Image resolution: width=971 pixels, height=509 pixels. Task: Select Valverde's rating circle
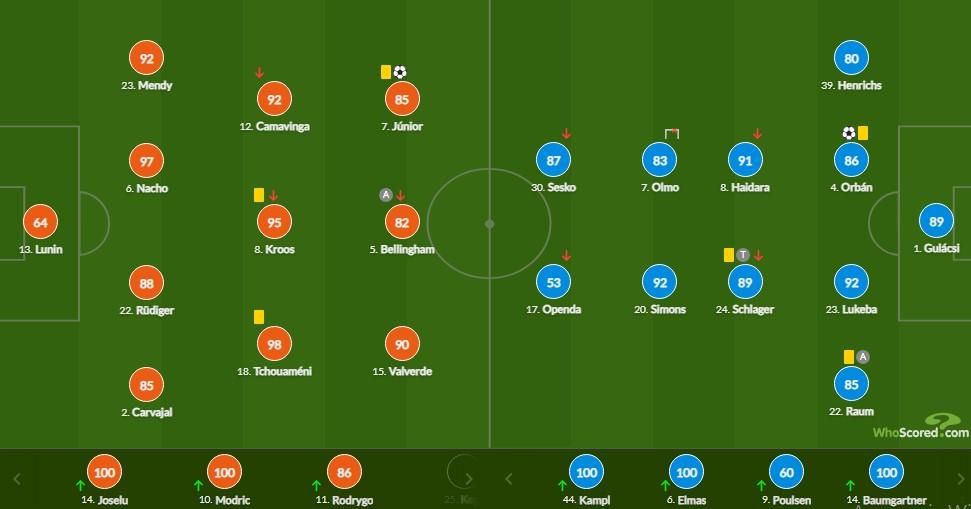click(x=400, y=344)
